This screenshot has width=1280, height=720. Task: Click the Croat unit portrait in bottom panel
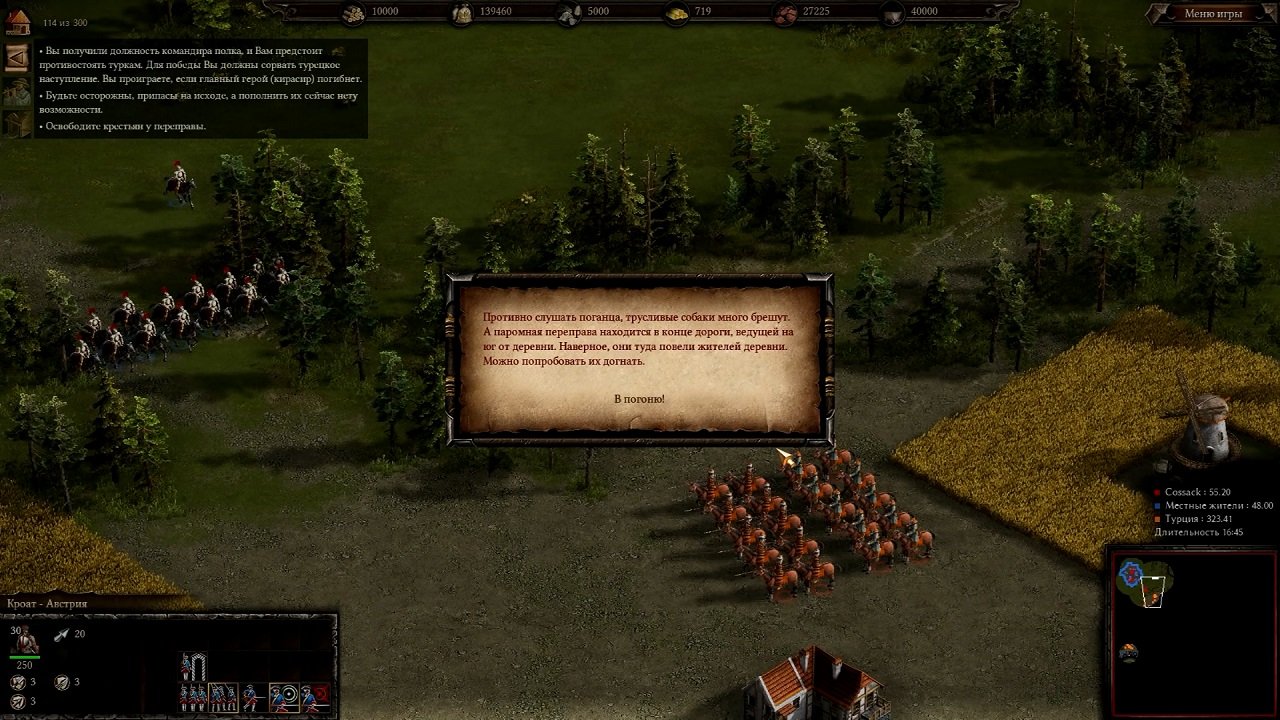pos(25,640)
